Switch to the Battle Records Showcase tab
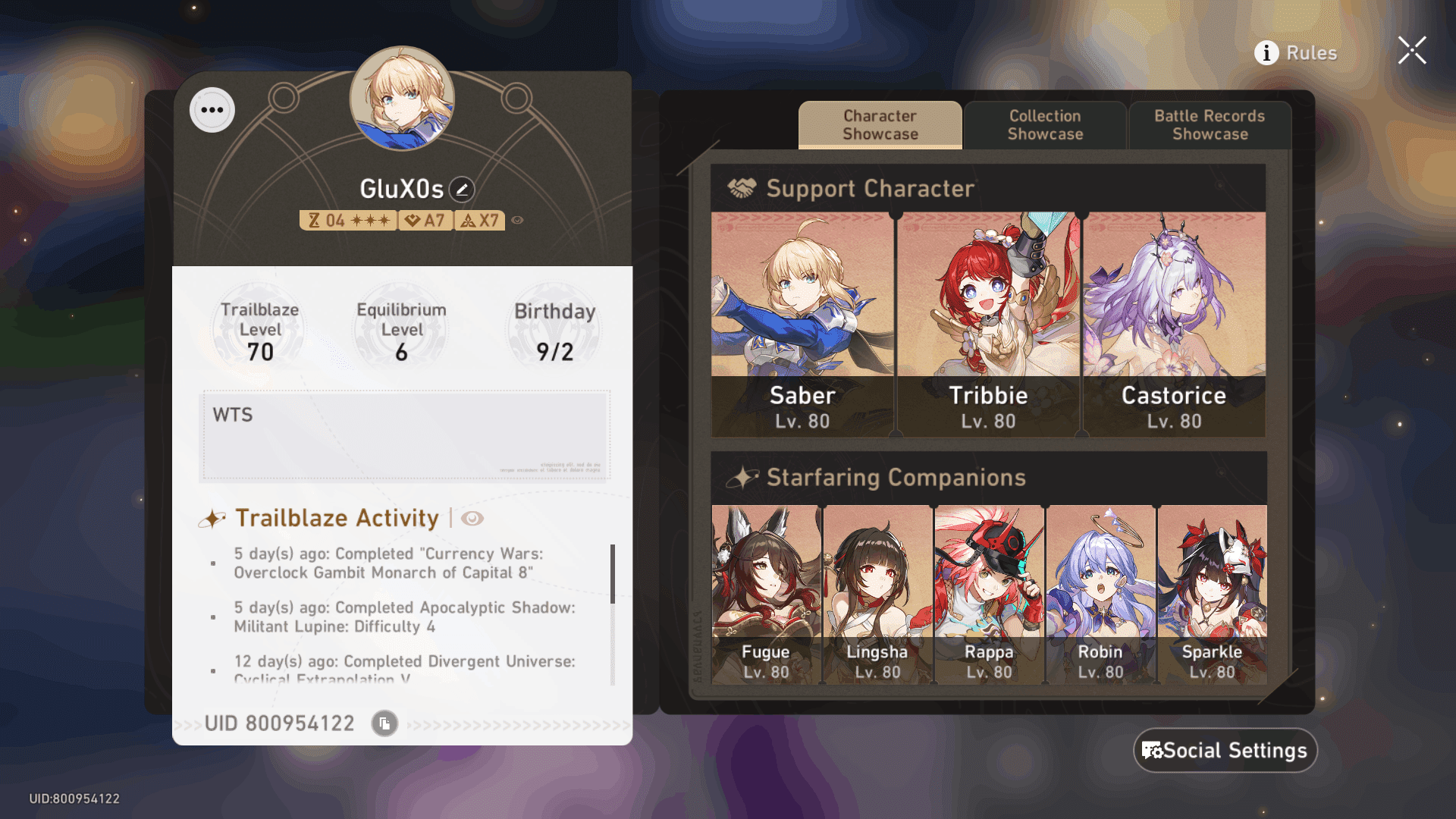The width and height of the screenshot is (1456, 819). 1209,124
